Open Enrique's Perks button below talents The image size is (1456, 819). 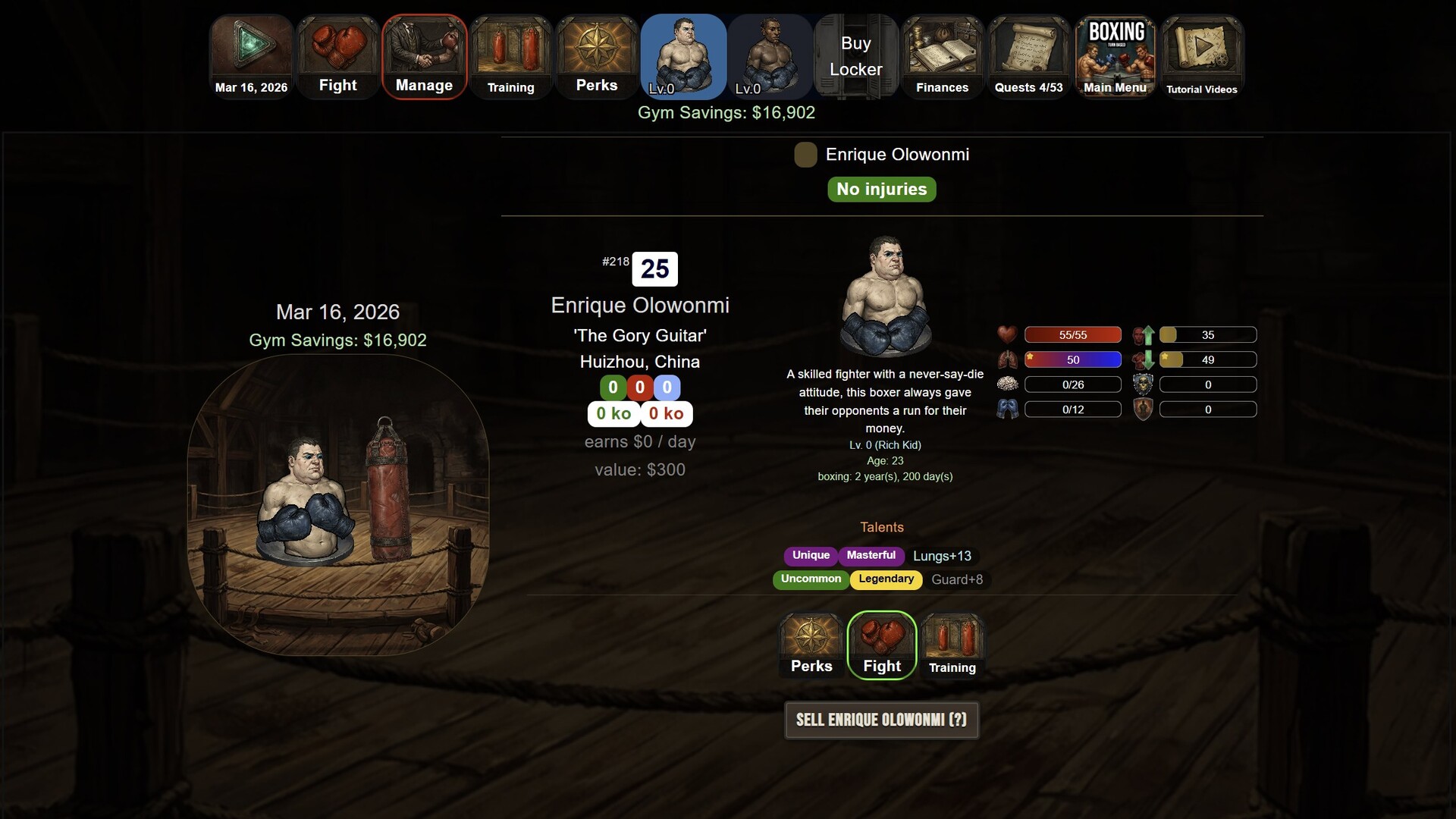click(x=811, y=645)
